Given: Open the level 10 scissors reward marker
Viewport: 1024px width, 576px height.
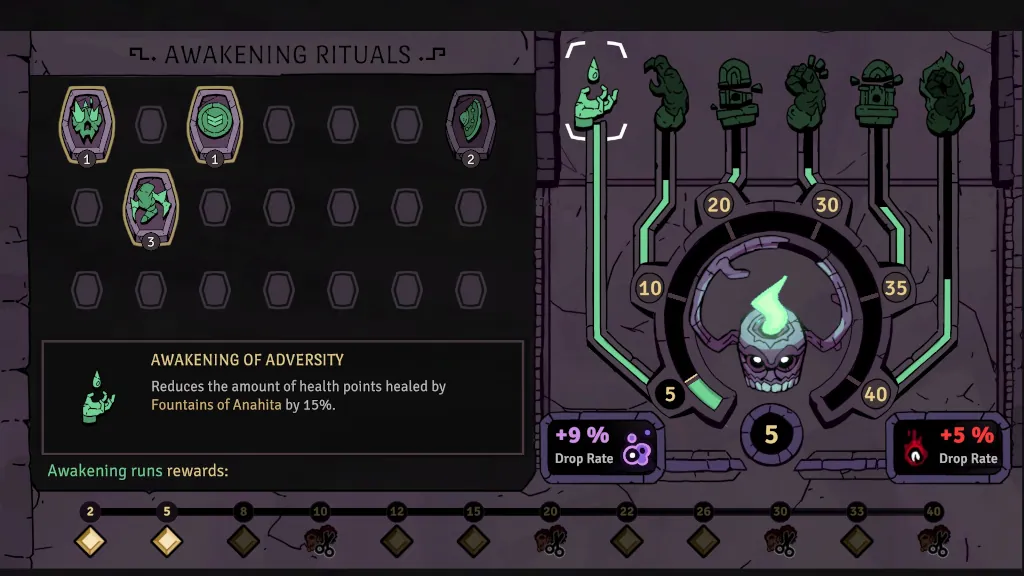Looking at the screenshot, I should click(x=320, y=541).
